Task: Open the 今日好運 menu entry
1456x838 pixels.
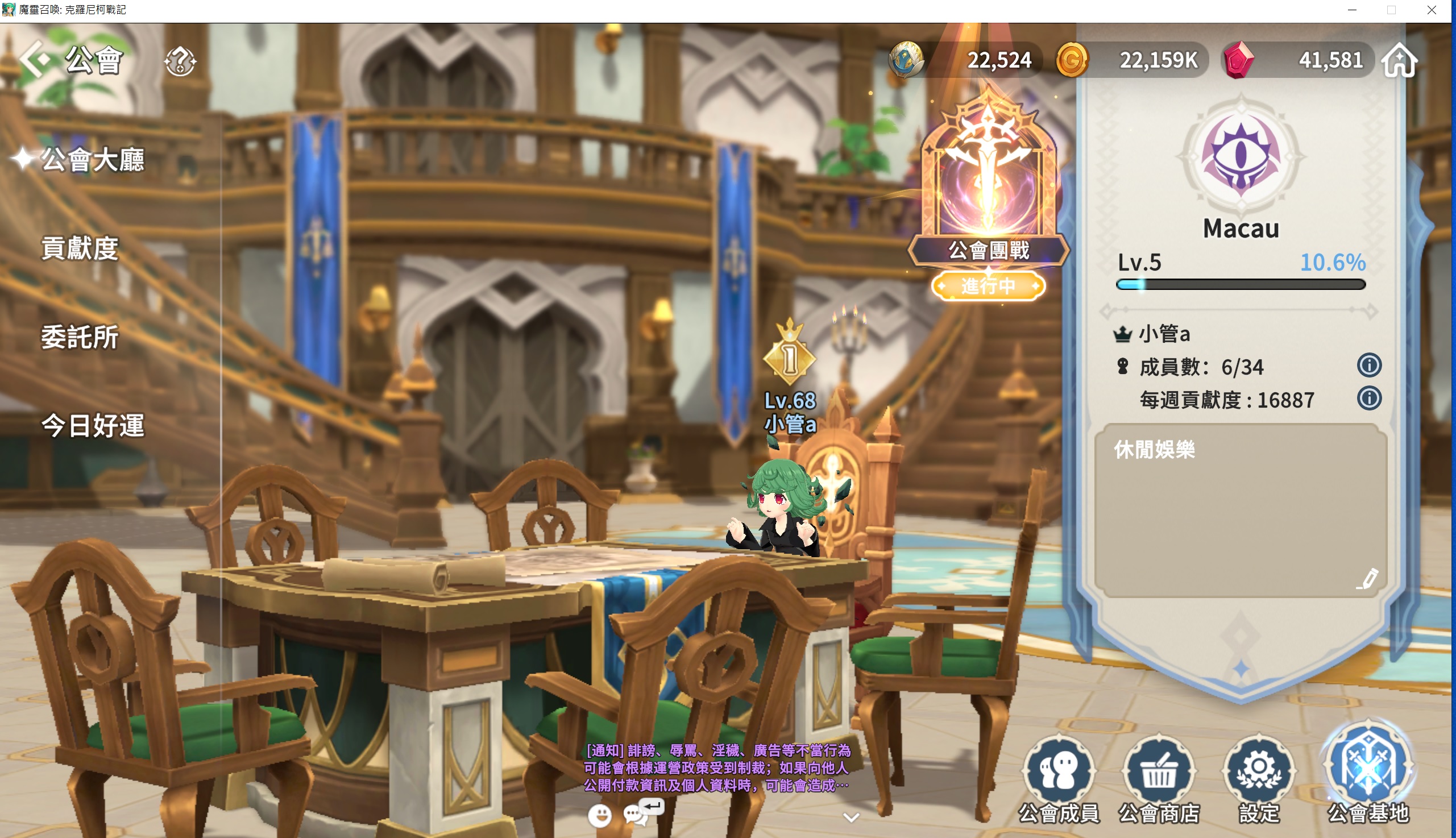Action: click(x=93, y=426)
